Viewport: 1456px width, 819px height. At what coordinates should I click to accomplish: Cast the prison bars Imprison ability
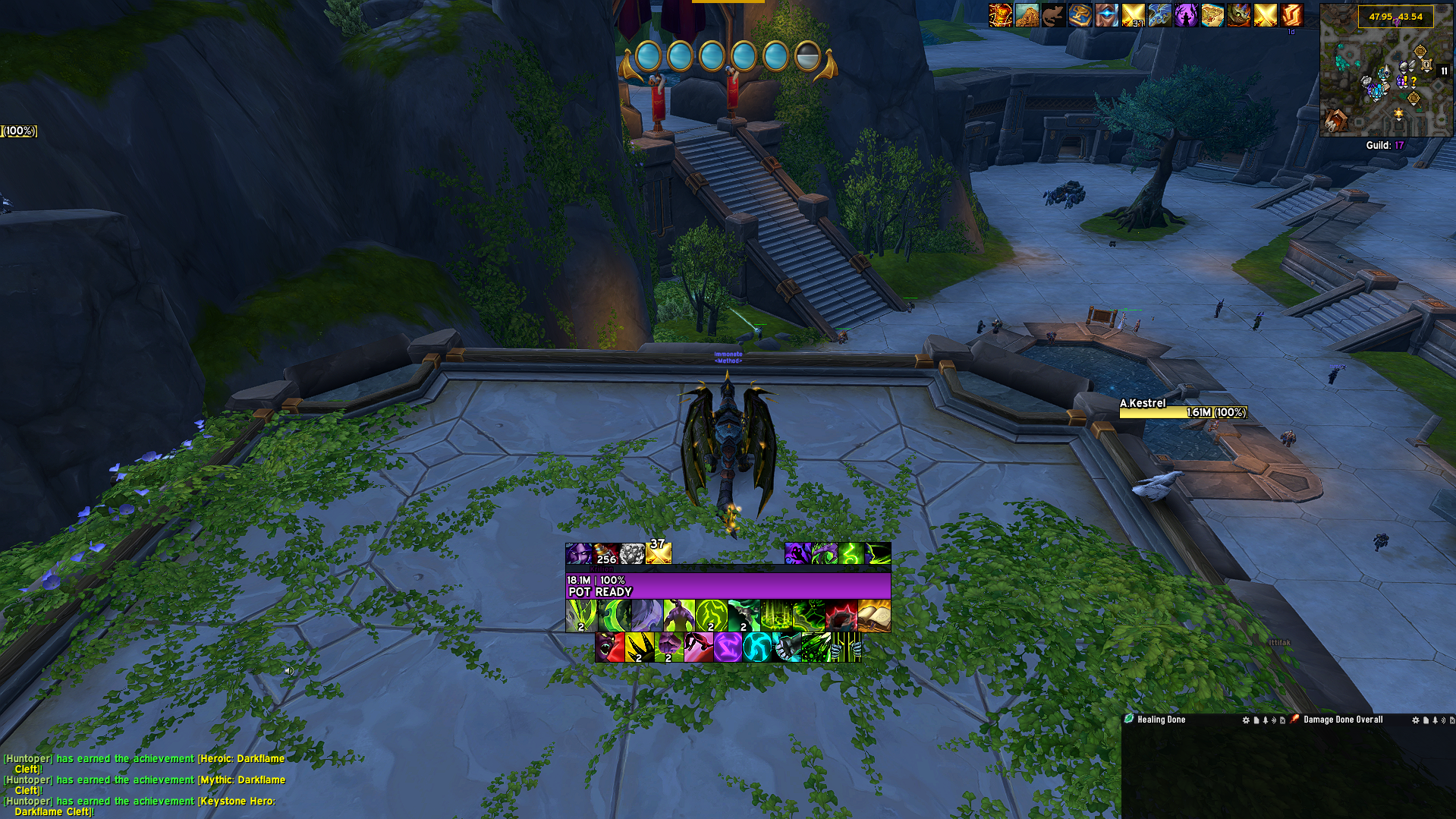(x=846, y=647)
